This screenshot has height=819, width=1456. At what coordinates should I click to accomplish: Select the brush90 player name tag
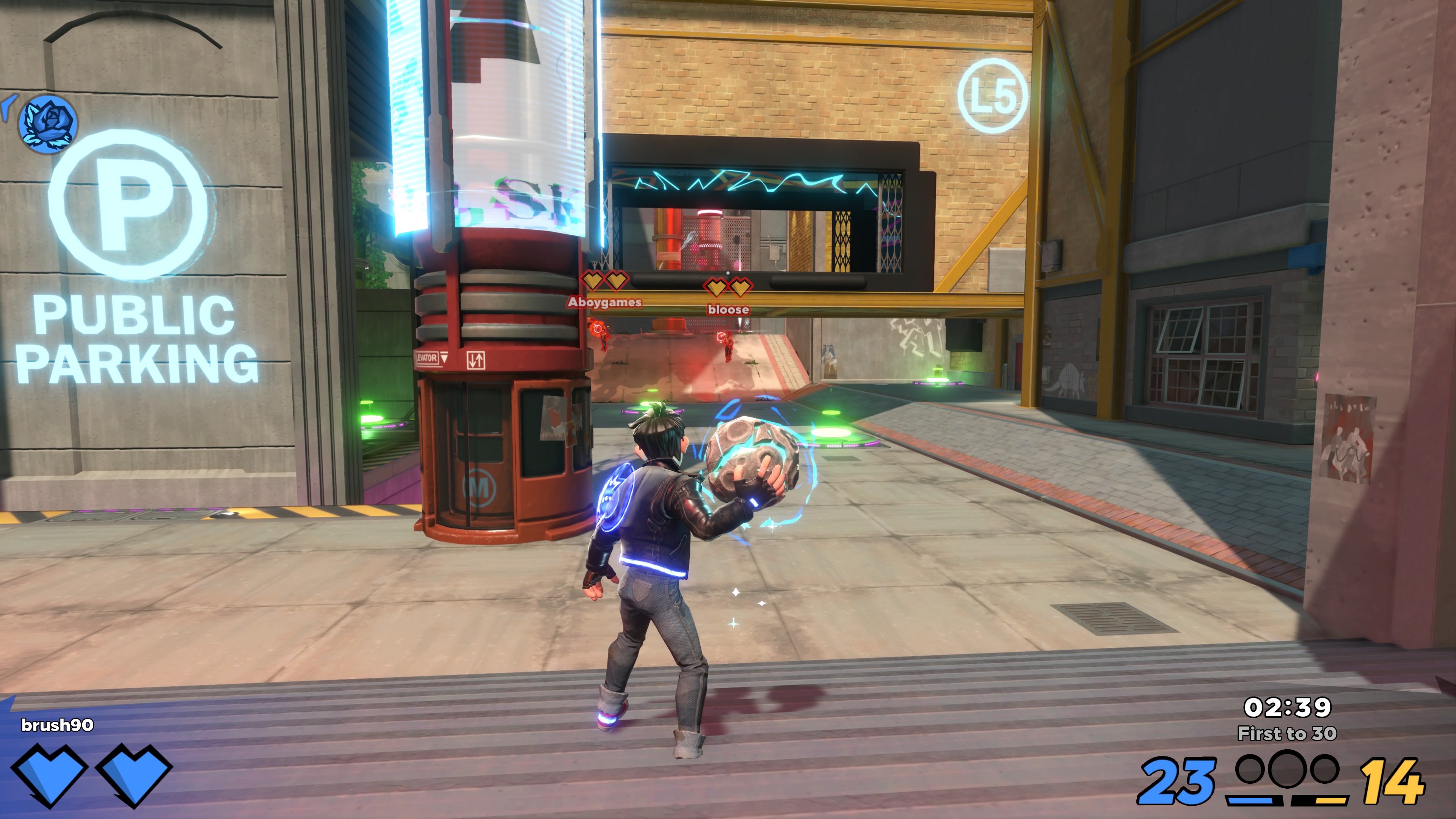pos(57,725)
